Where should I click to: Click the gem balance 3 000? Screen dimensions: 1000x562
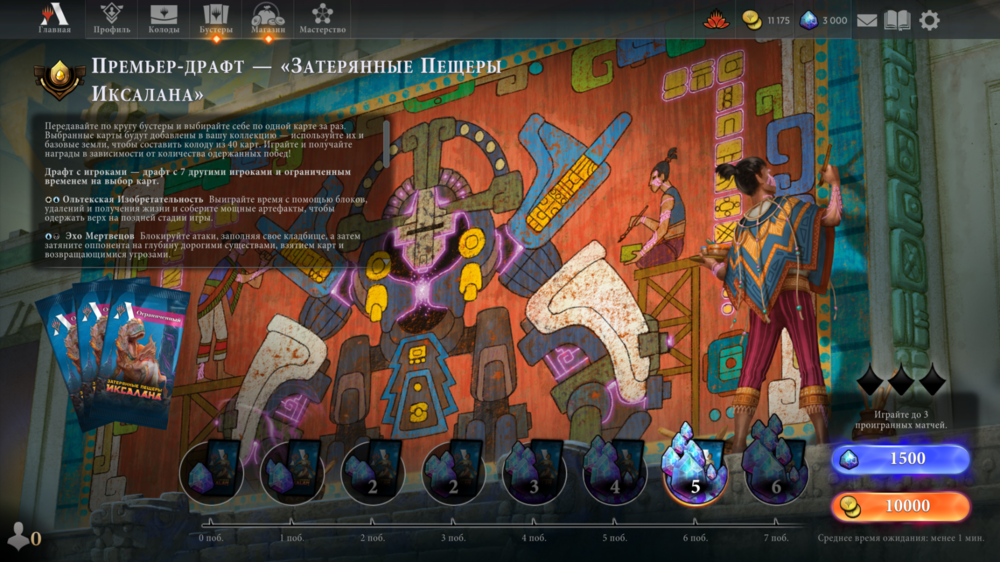tap(823, 20)
